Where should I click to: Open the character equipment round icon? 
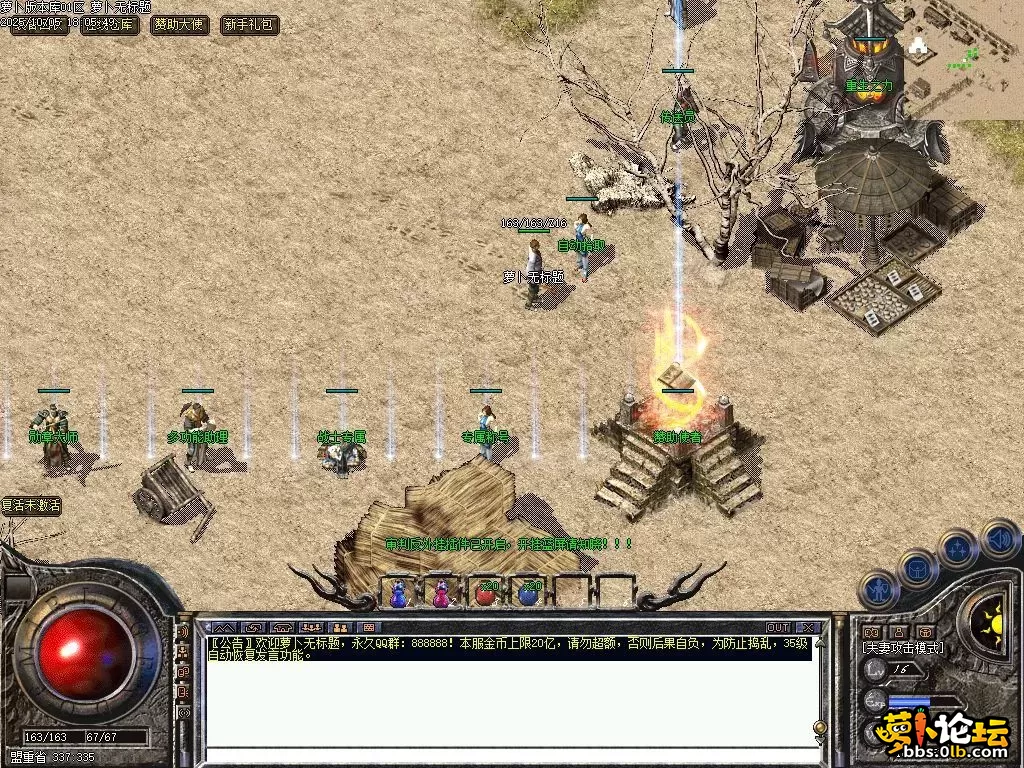point(877,589)
